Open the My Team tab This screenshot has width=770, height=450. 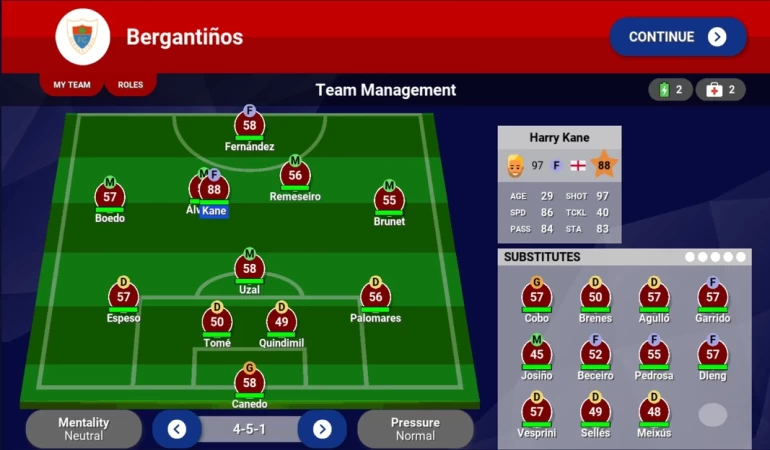coord(72,85)
